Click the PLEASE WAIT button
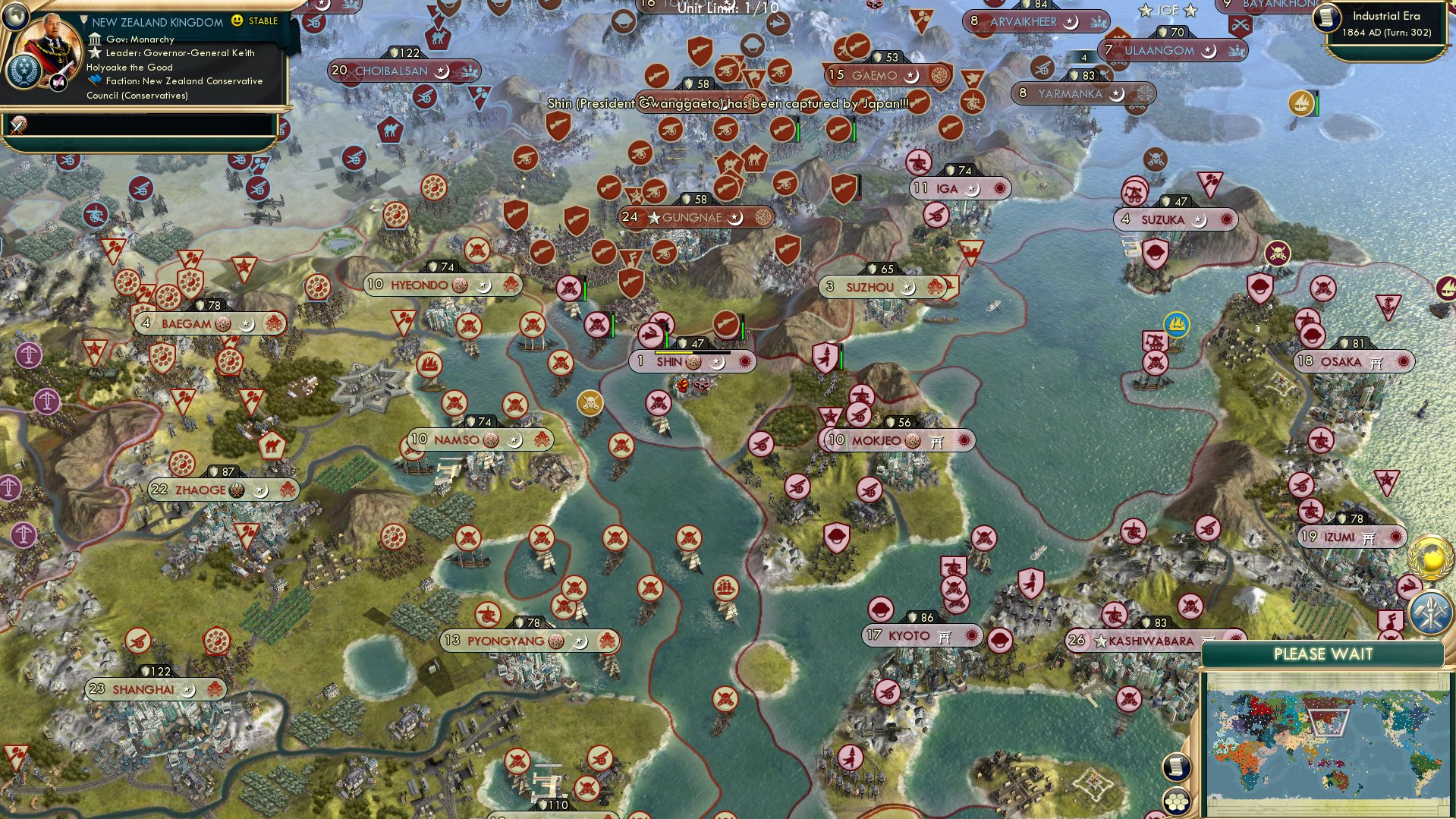The width and height of the screenshot is (1456, 819). [1325, 654]
